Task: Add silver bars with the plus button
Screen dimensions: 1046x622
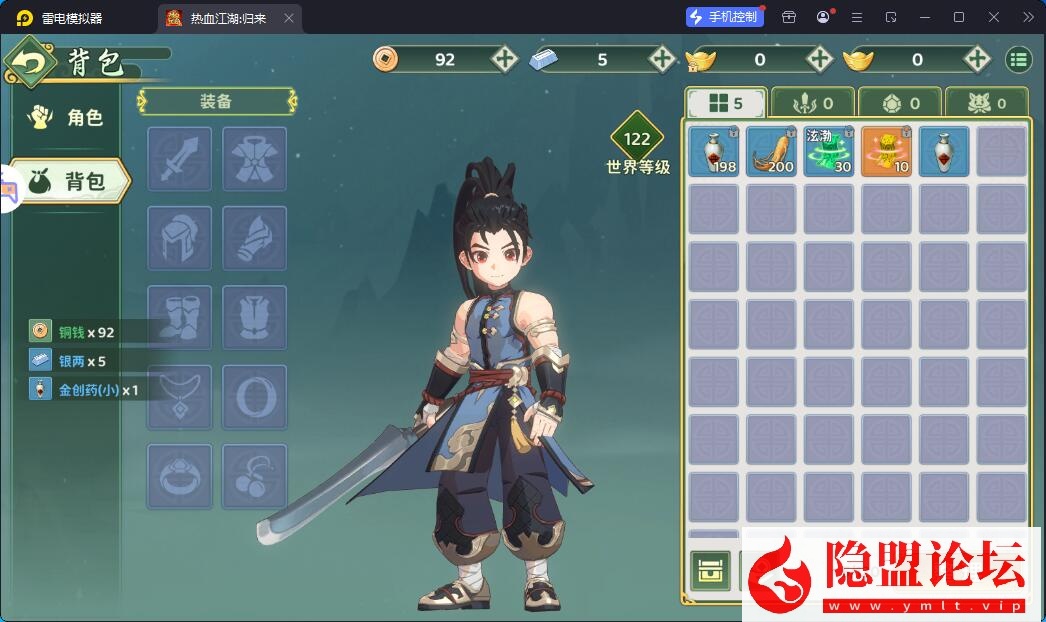Action: pos(662,59)
